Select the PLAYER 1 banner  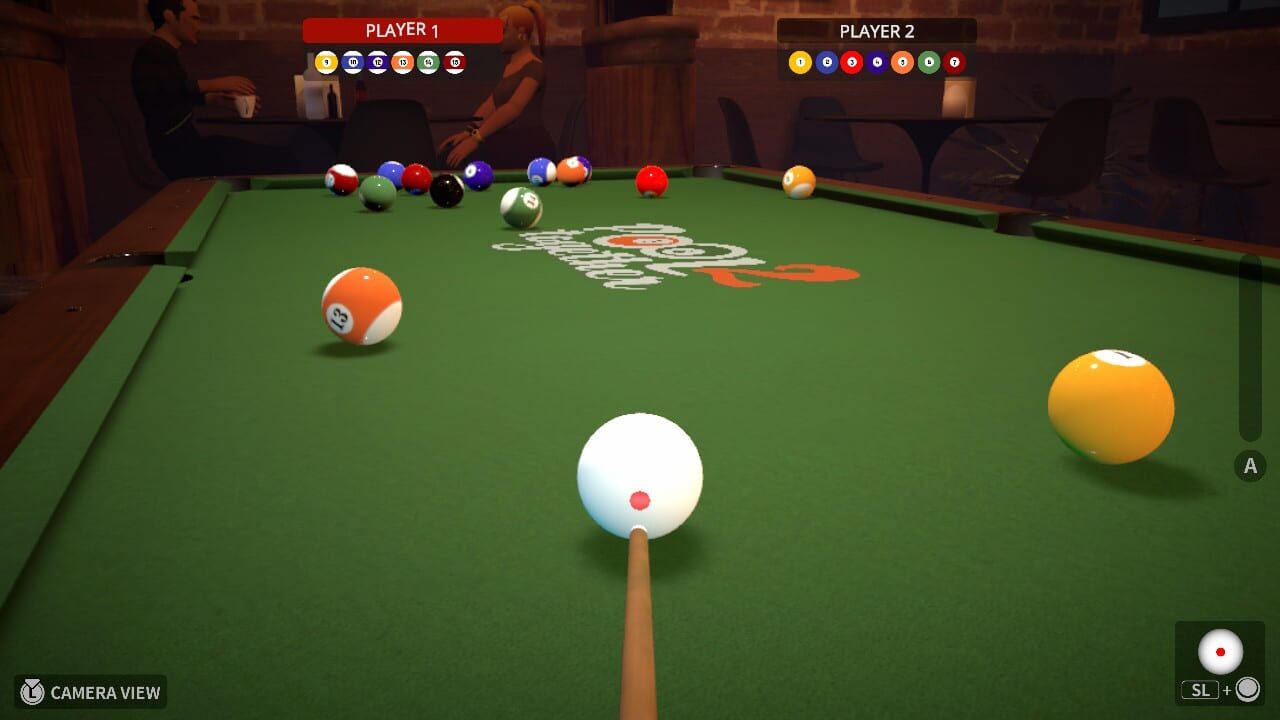point(406,29)
